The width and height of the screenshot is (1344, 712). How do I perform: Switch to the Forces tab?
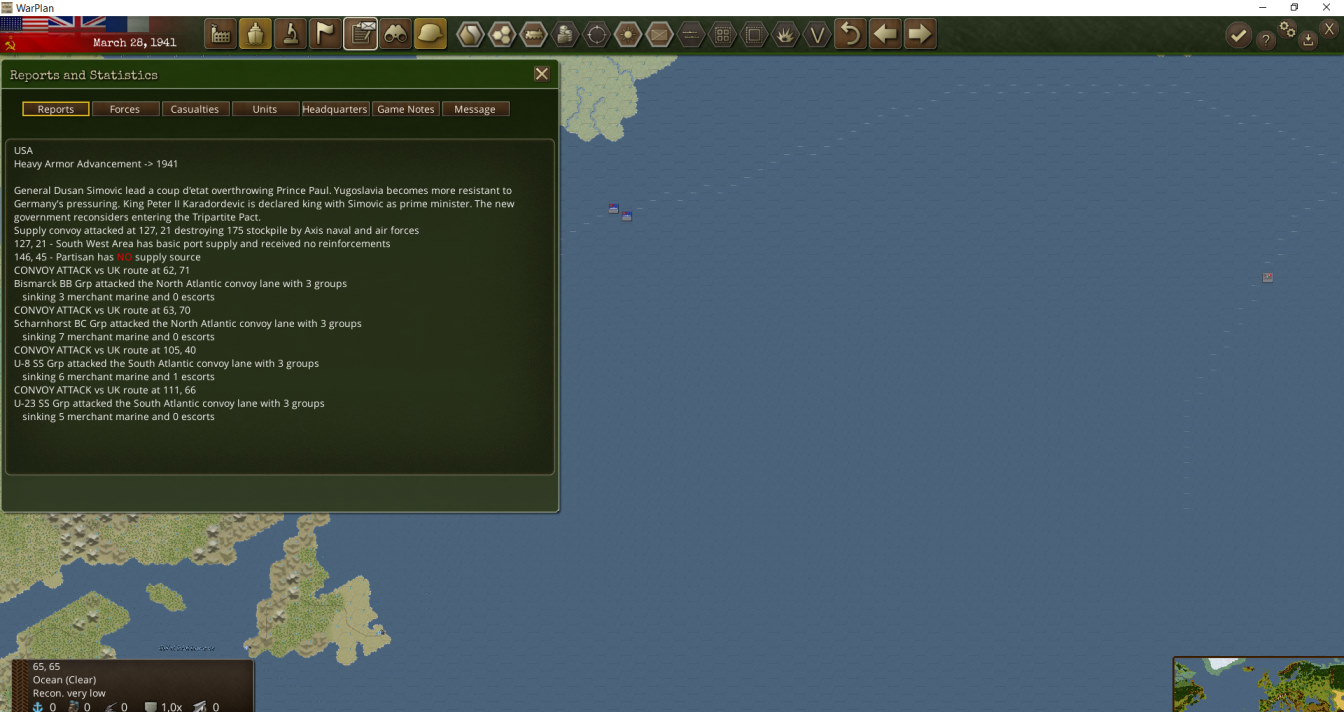tap(125, 109)
